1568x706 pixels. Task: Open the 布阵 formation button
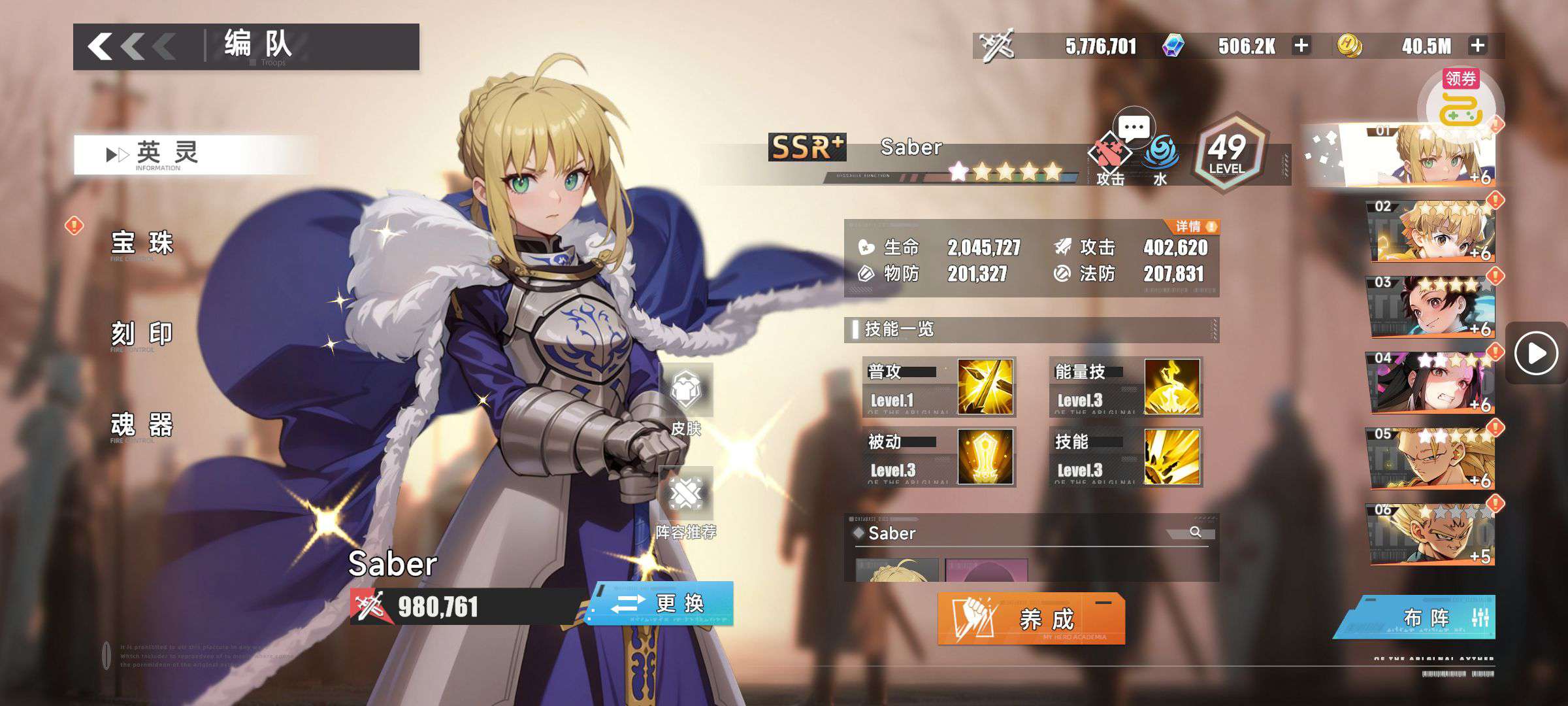(x=1418, y=617)
